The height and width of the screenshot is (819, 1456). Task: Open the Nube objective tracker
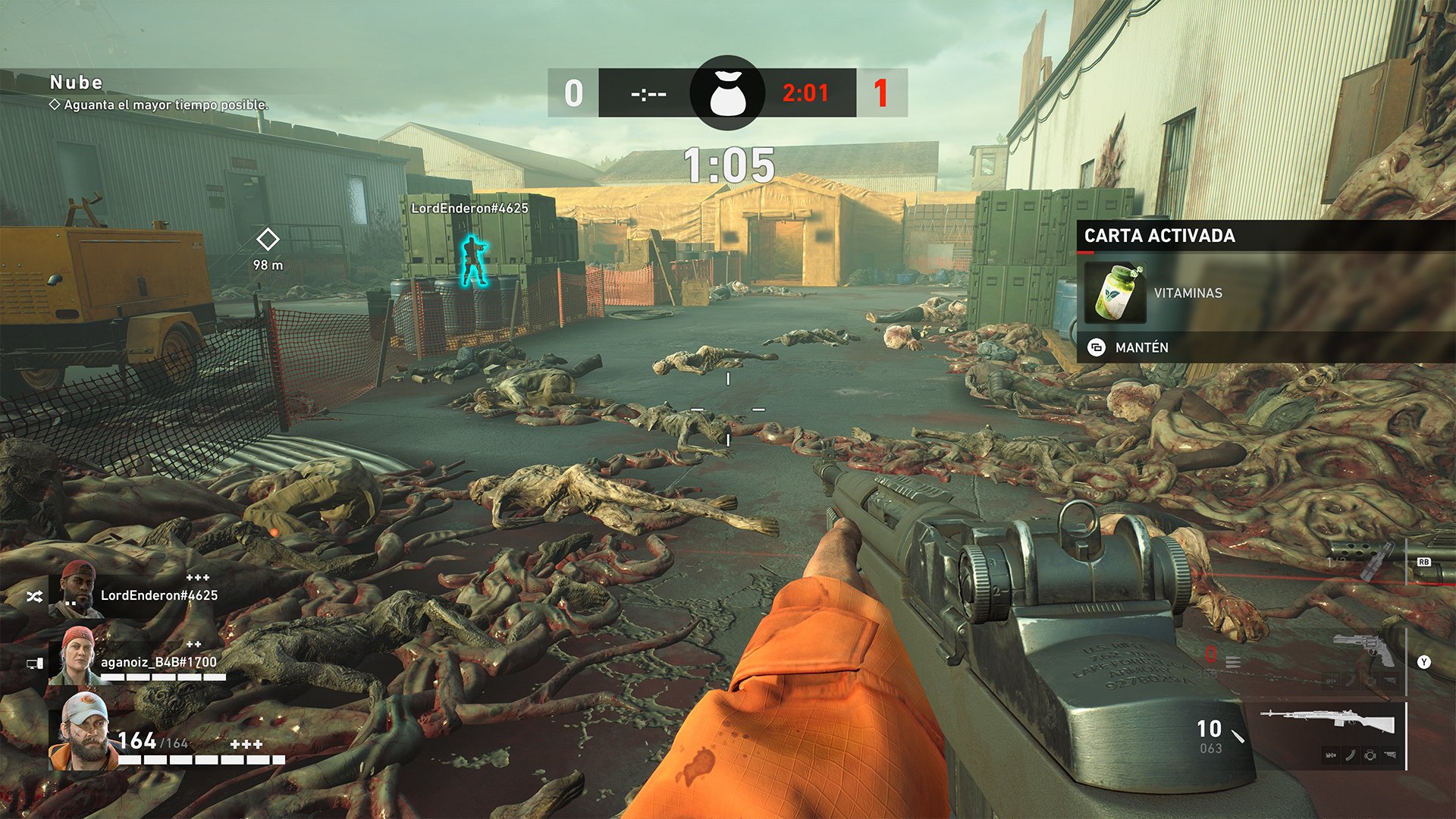(x=76, y=83)
